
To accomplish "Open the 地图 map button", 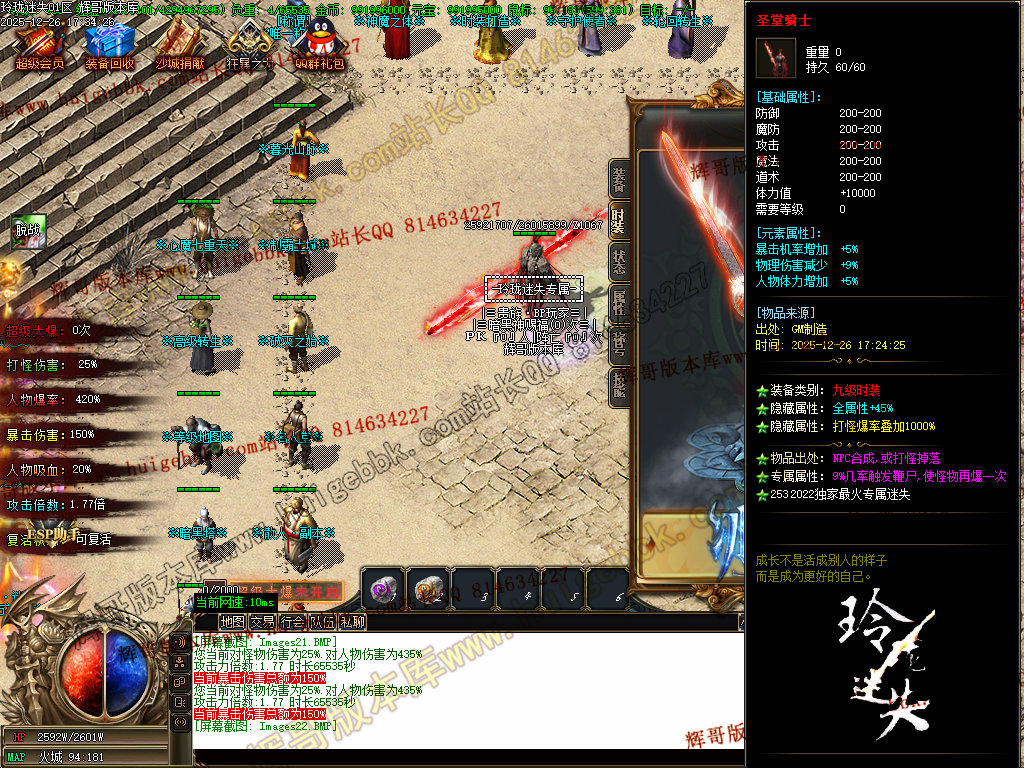I will click(x=232, y=622).
